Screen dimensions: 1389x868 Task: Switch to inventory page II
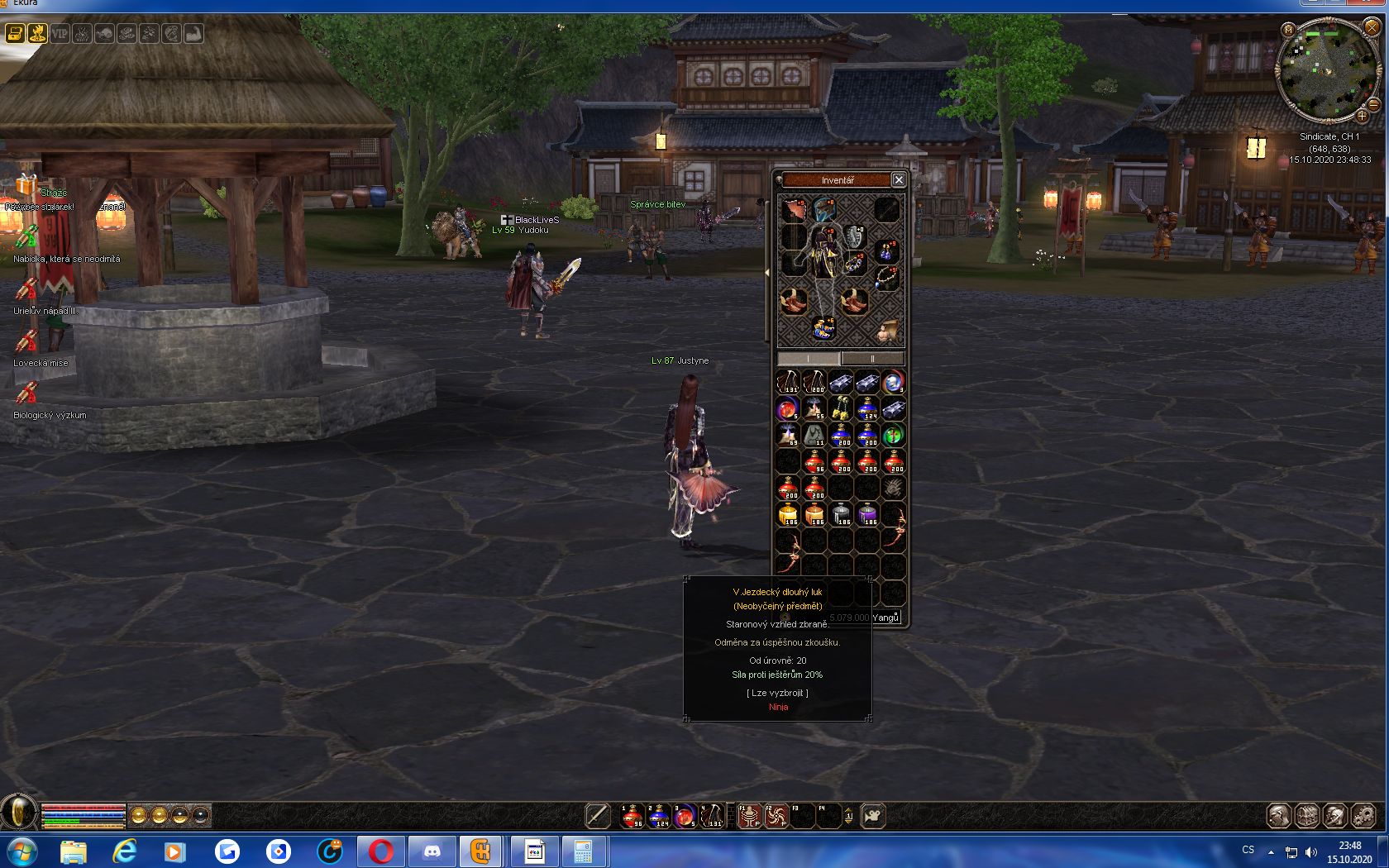tap(872, 359)
